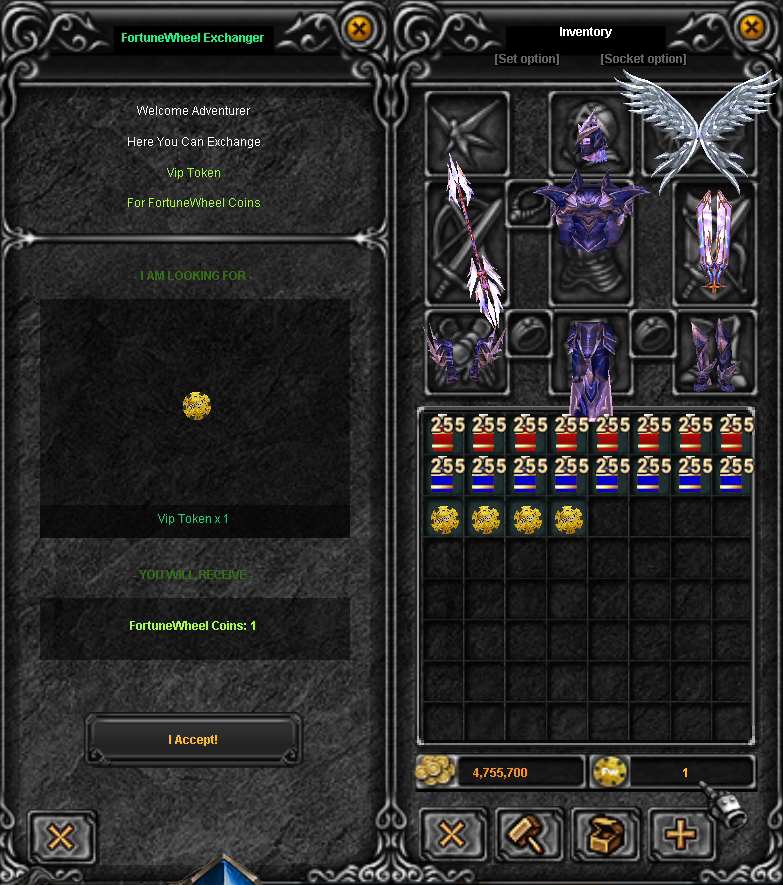Click the hammer repair button
The image size is (783, 885).
click(x=529, y=836)
